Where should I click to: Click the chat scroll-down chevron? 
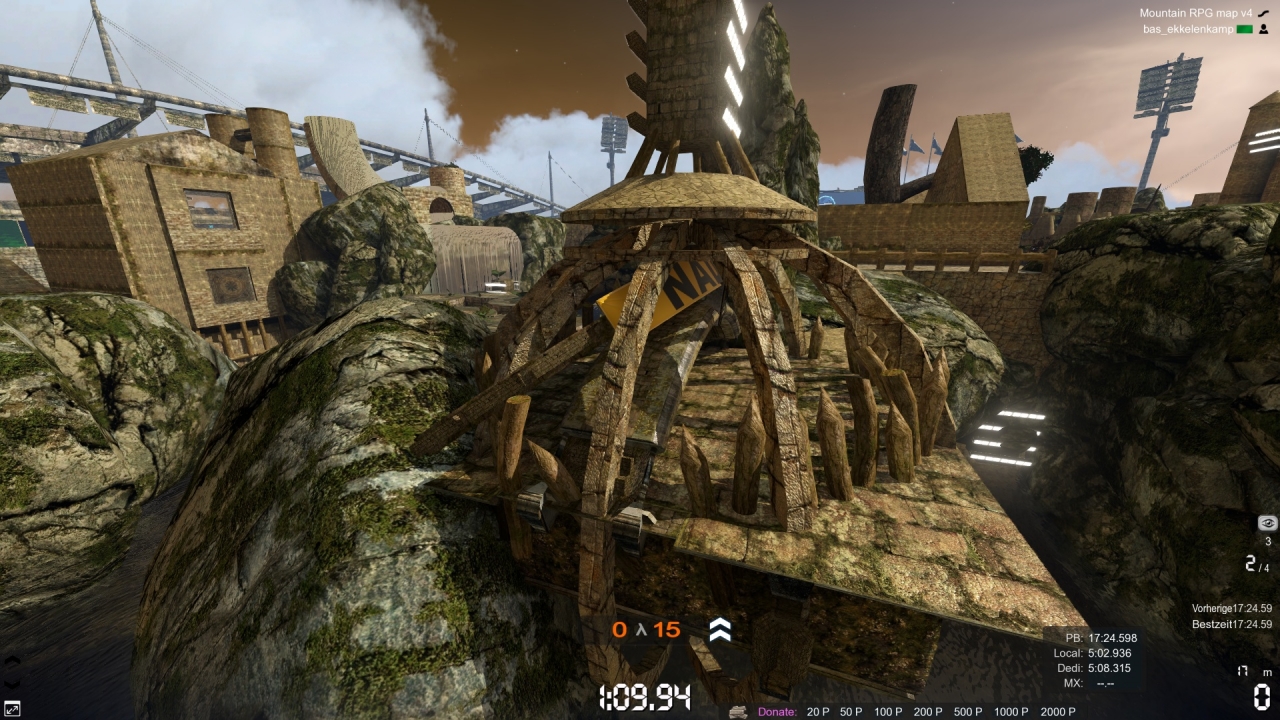pyautogui.click(x=11, y=685)
